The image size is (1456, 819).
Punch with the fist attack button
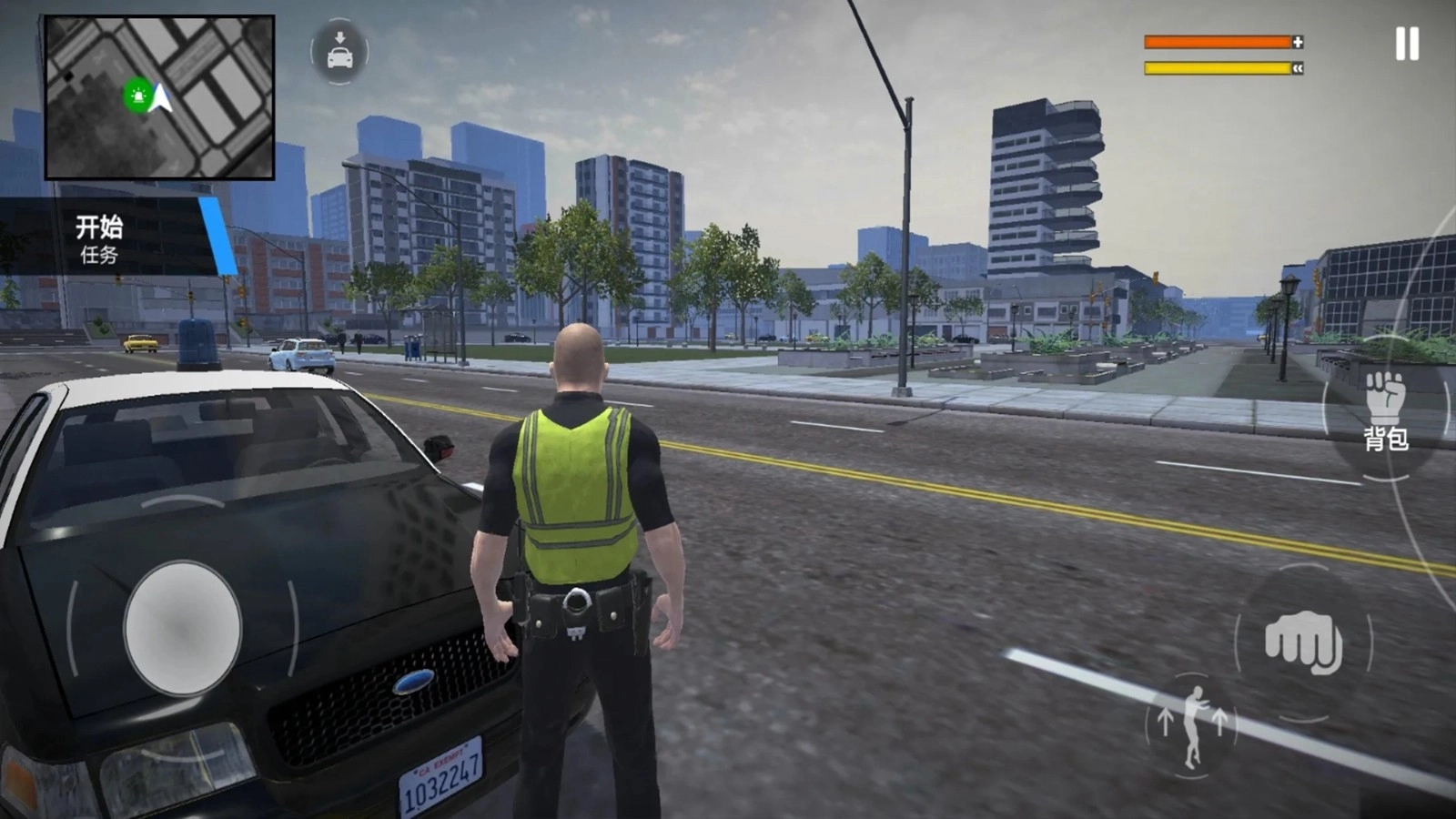pyautogui.click(x=1303, y=642)
